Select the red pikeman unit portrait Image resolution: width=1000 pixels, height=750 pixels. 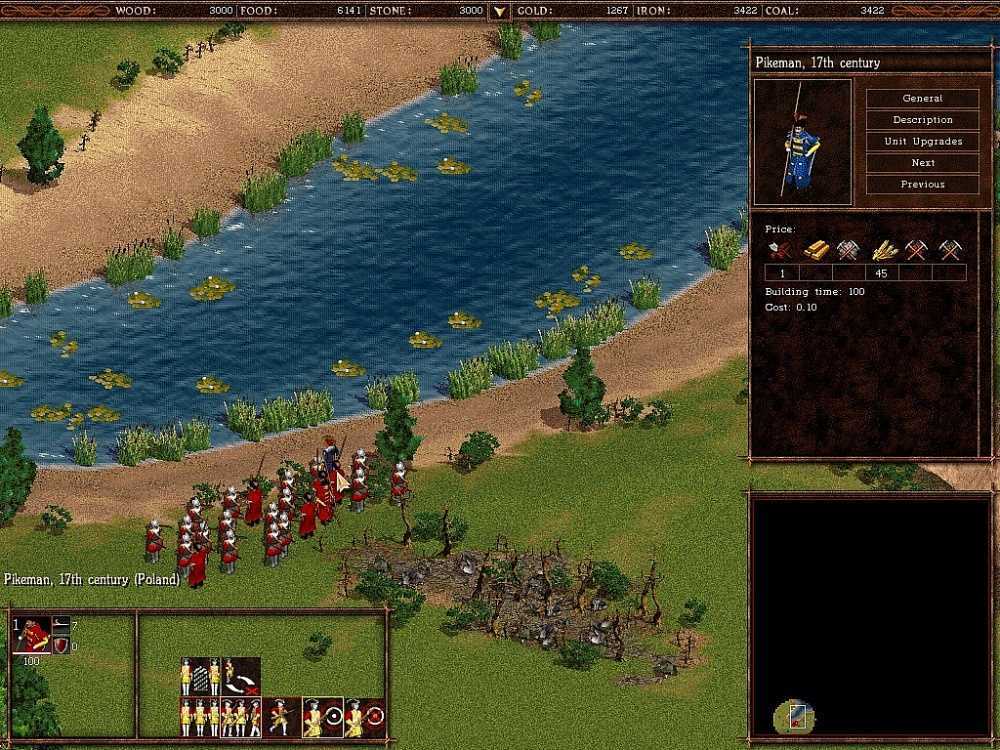(x=31, y=635)
